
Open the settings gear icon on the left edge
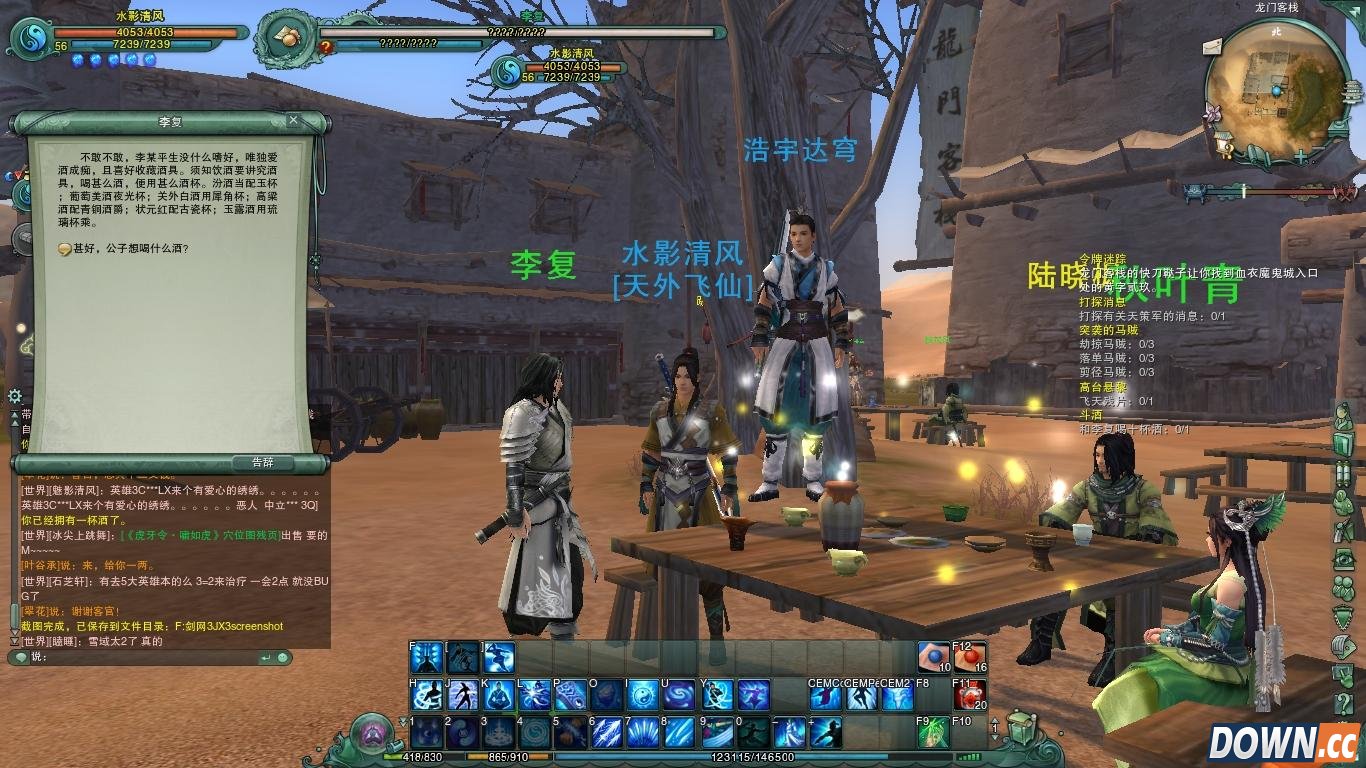[x=15, y=396]
